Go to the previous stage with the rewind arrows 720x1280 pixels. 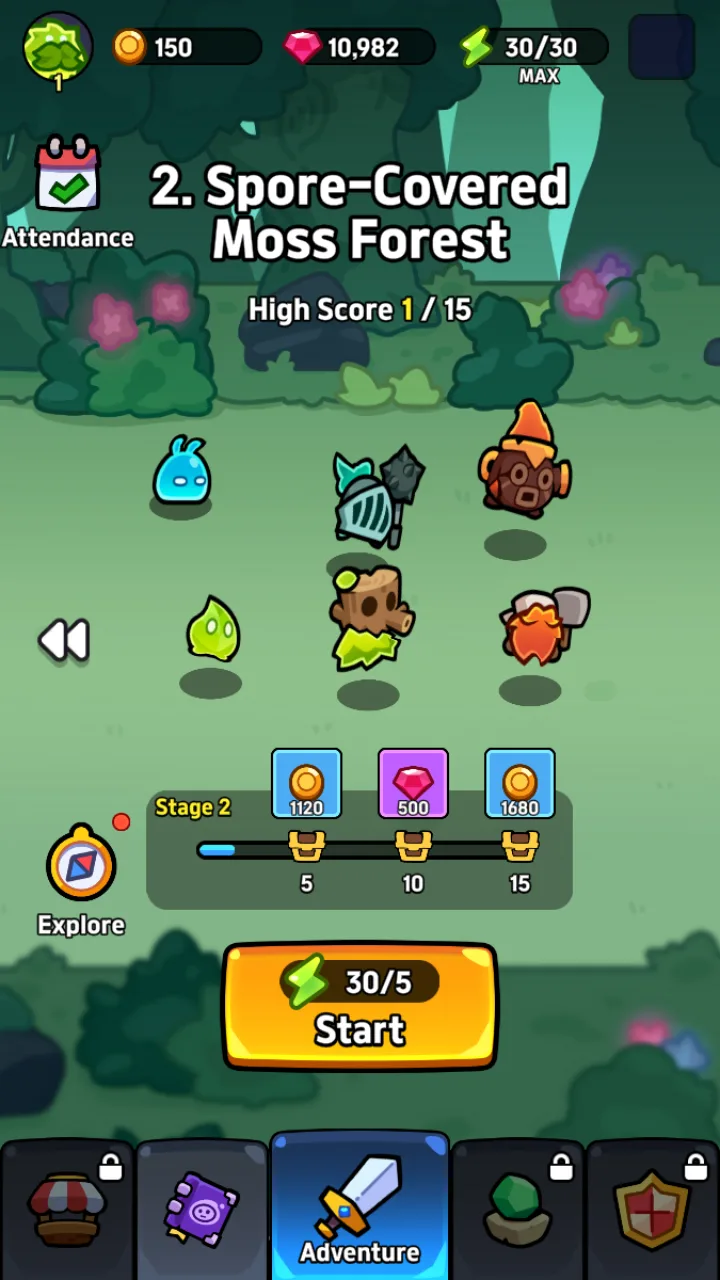pyautogui.click(x=64, y=640)
